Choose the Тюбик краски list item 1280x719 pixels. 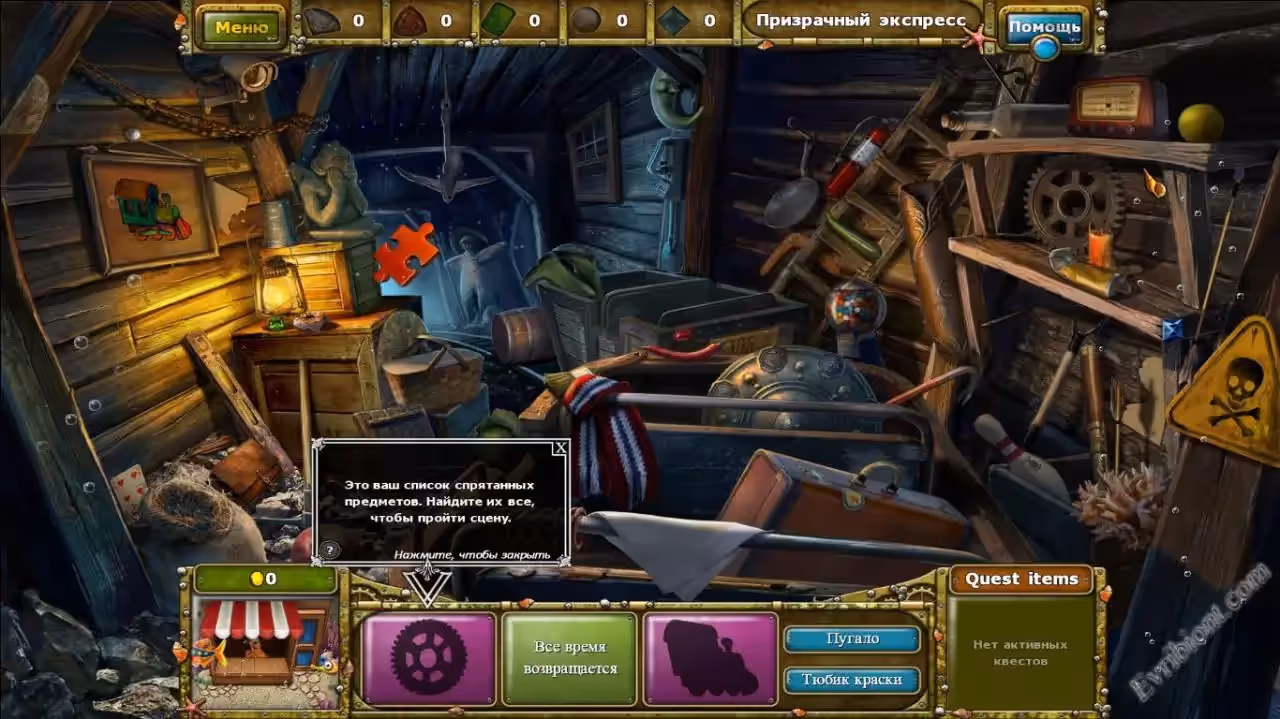852,680
